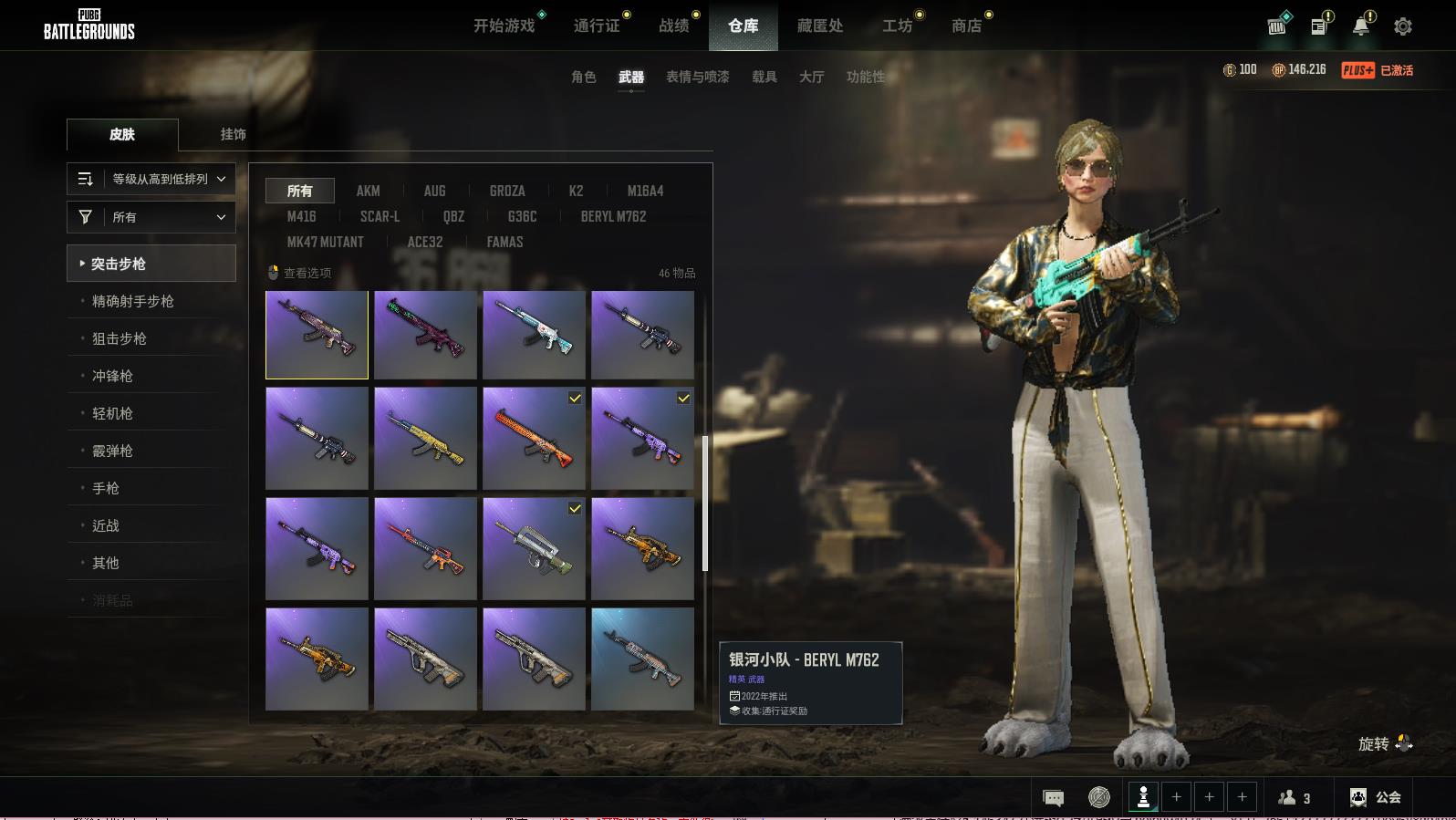Expand the 所有 filter dropdown
The image size is (1456, 820).
(151, 217)
